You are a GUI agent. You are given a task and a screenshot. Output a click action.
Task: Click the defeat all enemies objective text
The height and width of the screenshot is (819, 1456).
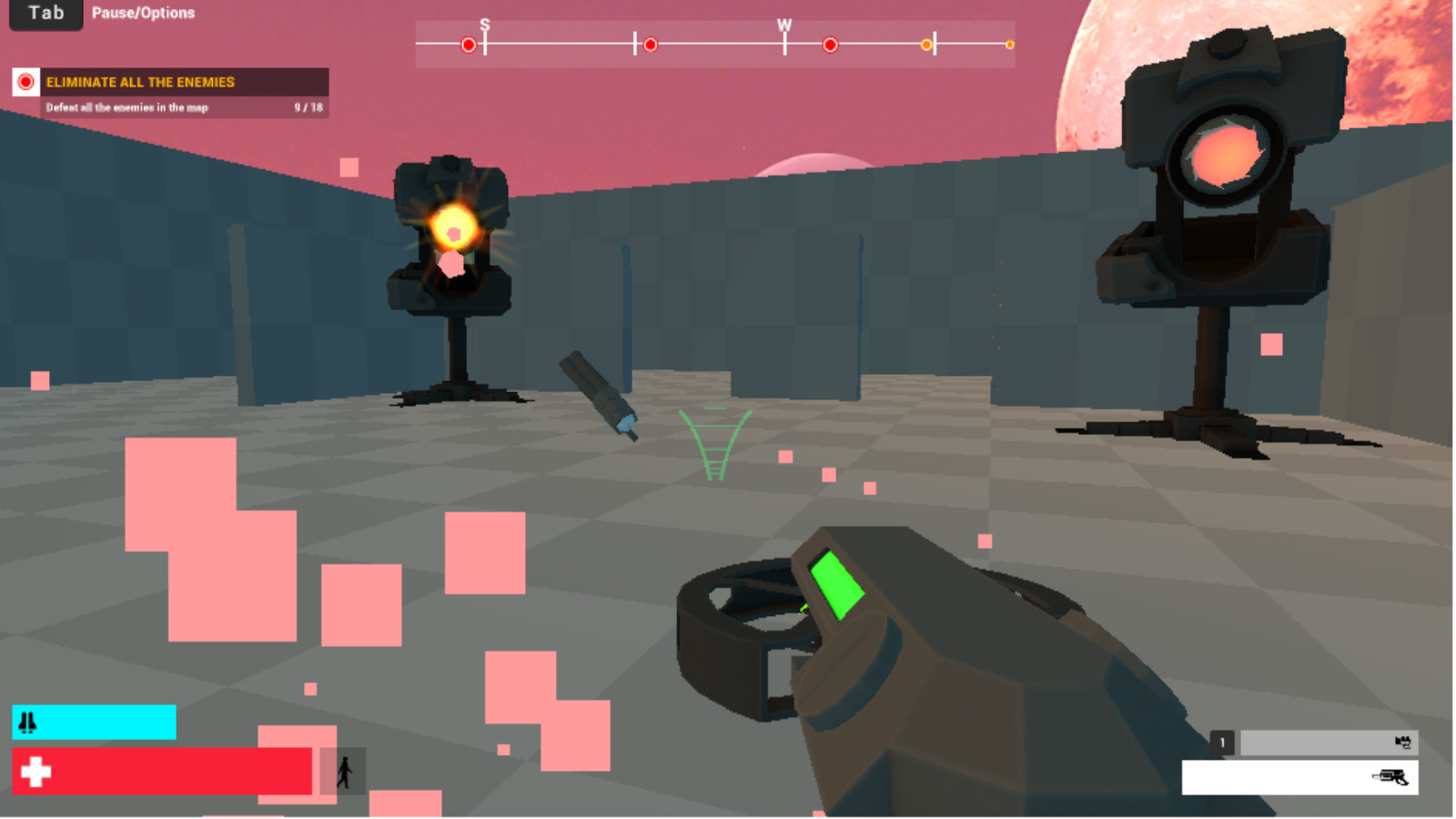pyautogui.click(x=127, y=106)
